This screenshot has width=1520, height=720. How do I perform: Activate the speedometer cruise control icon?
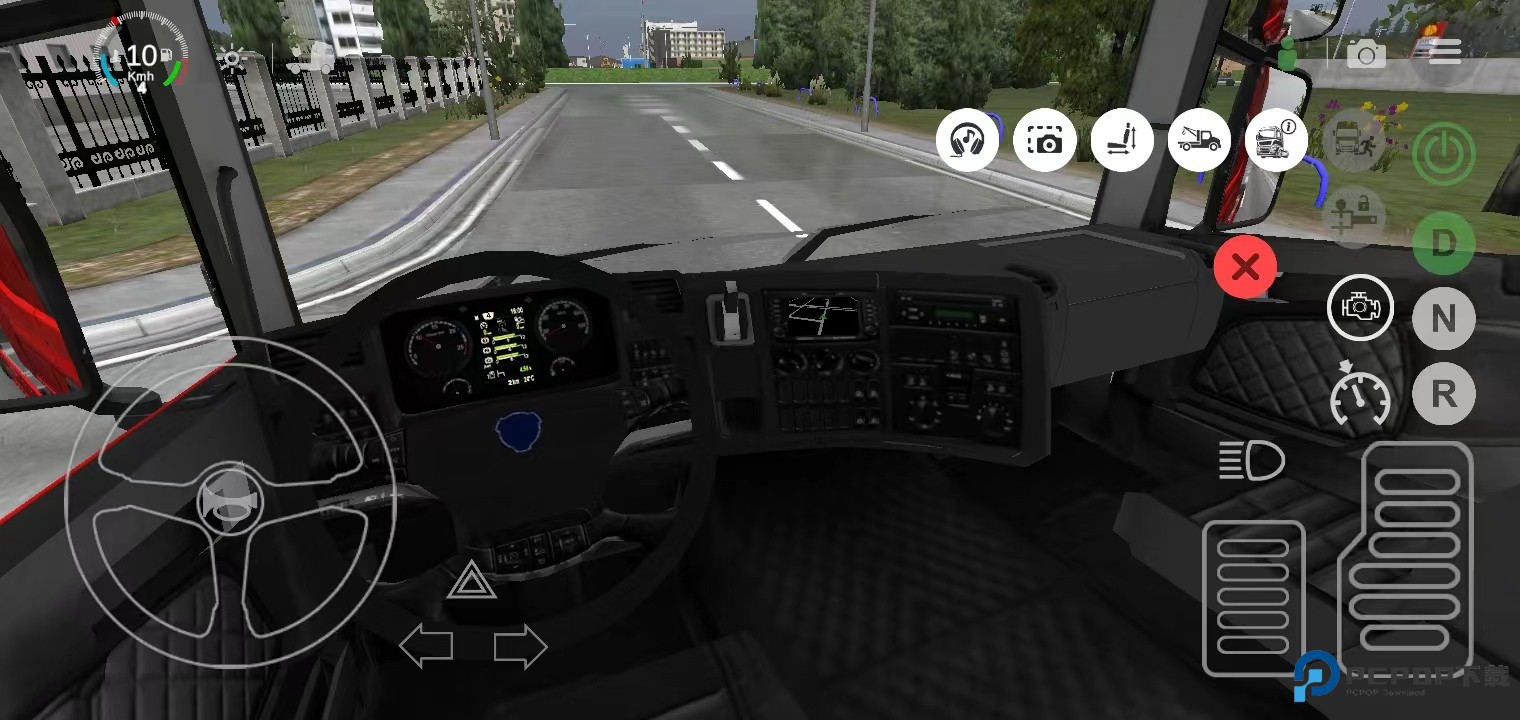(x=1360, y=396)
